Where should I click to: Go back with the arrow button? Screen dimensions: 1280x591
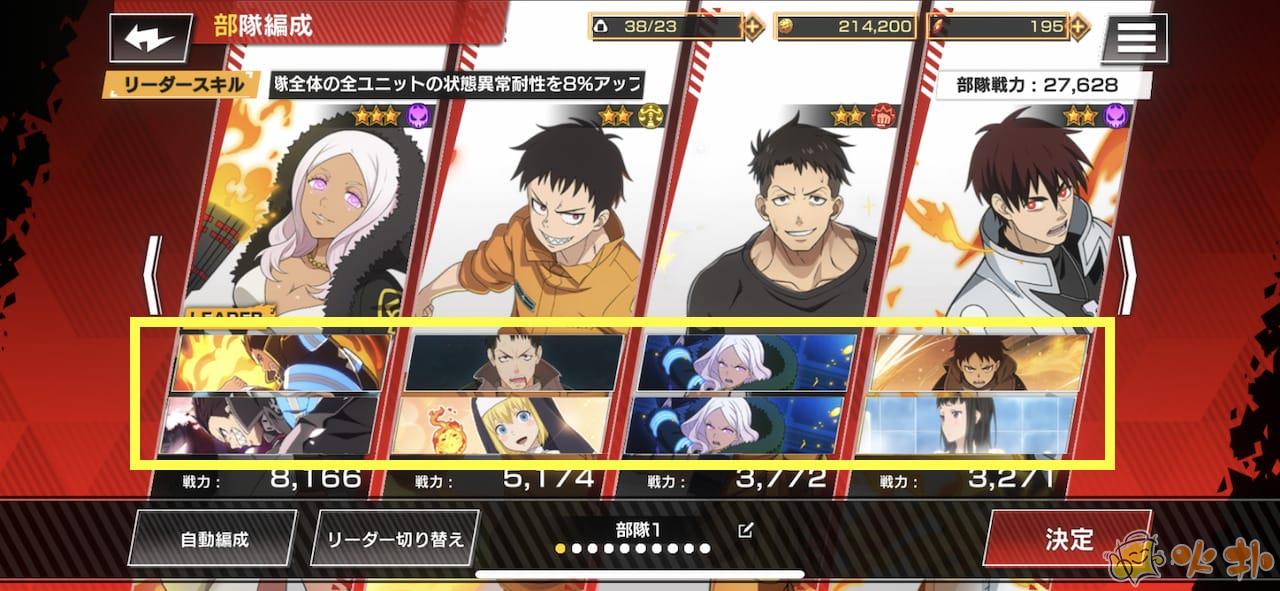coord(151,39)
